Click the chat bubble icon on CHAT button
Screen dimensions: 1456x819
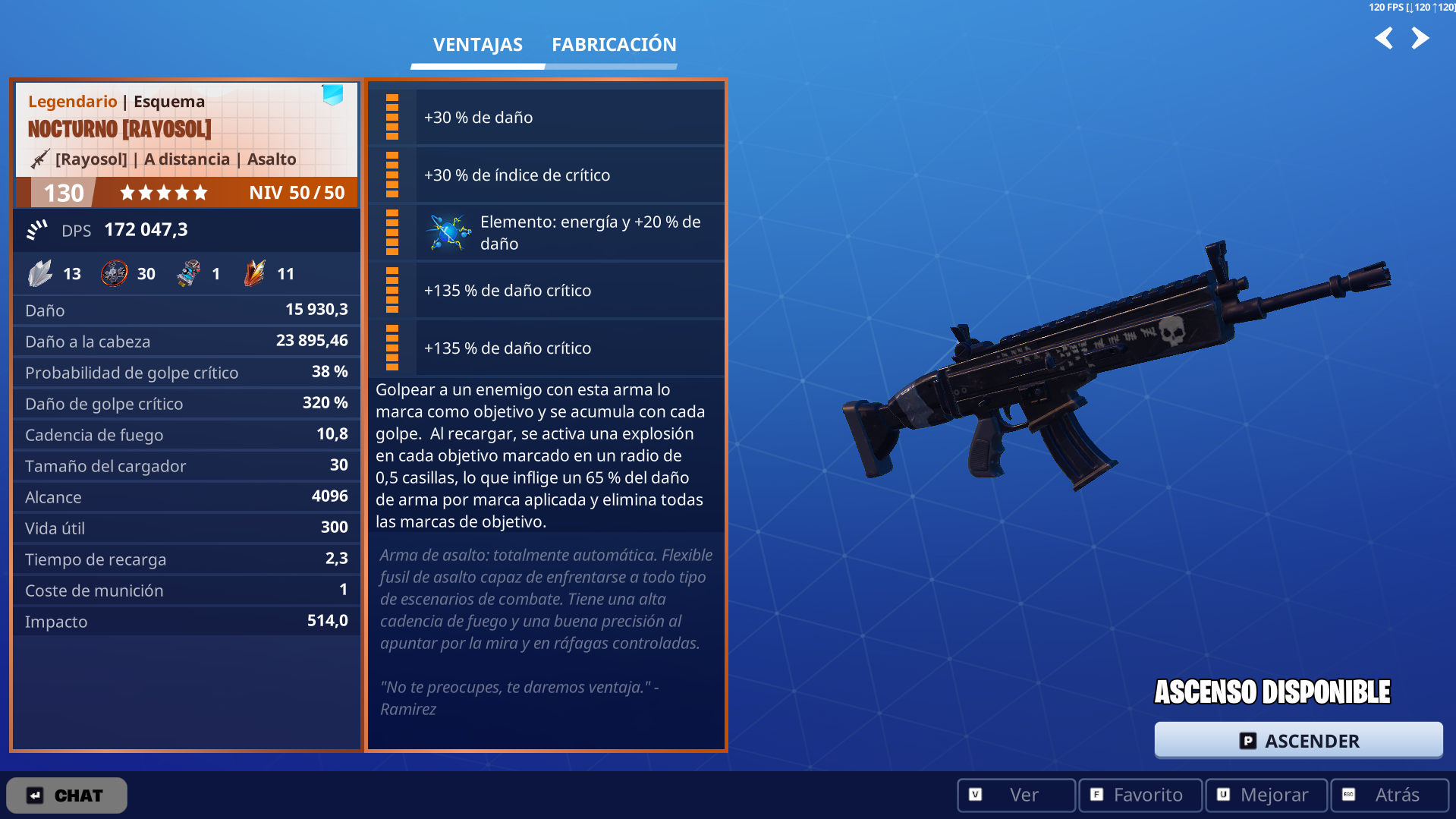pos(35,795)
